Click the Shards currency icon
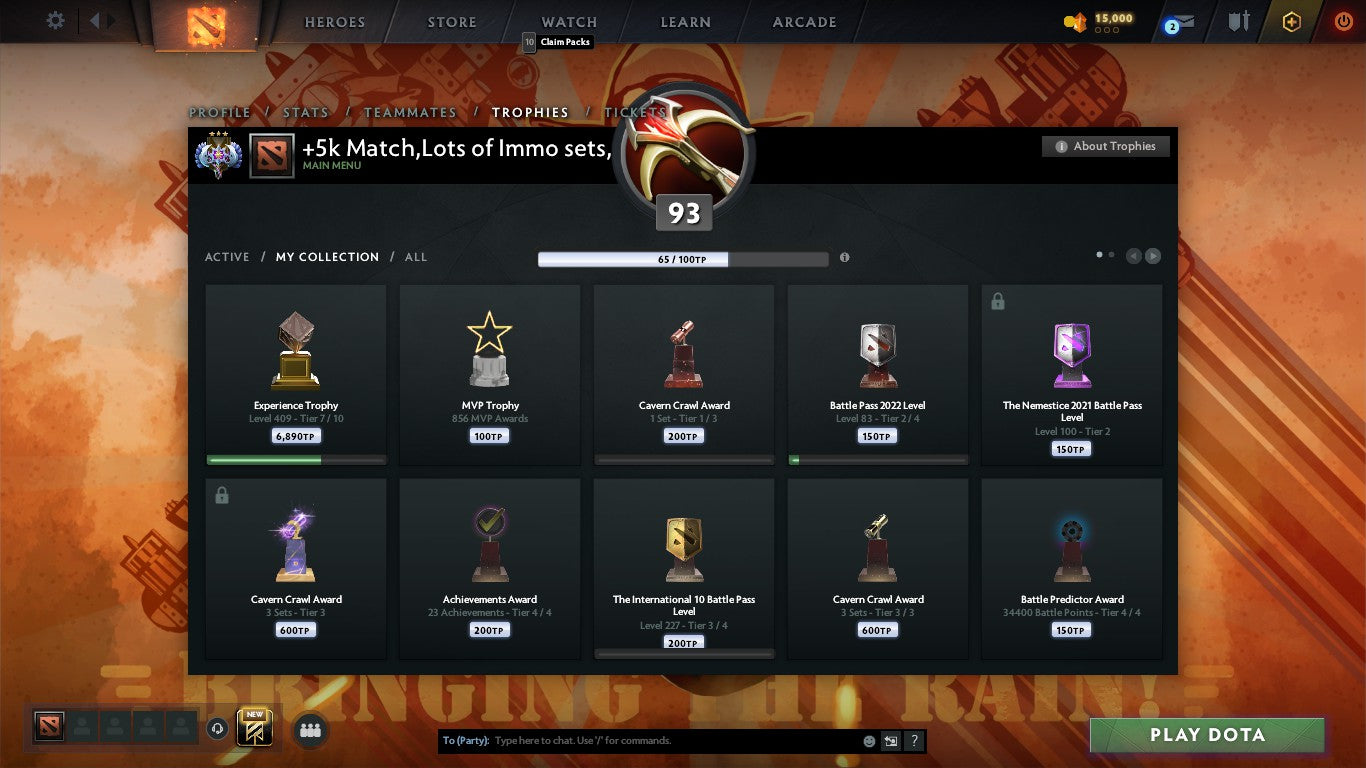This screenshot has height=768, width=1366. click(x=1075, y=20)
